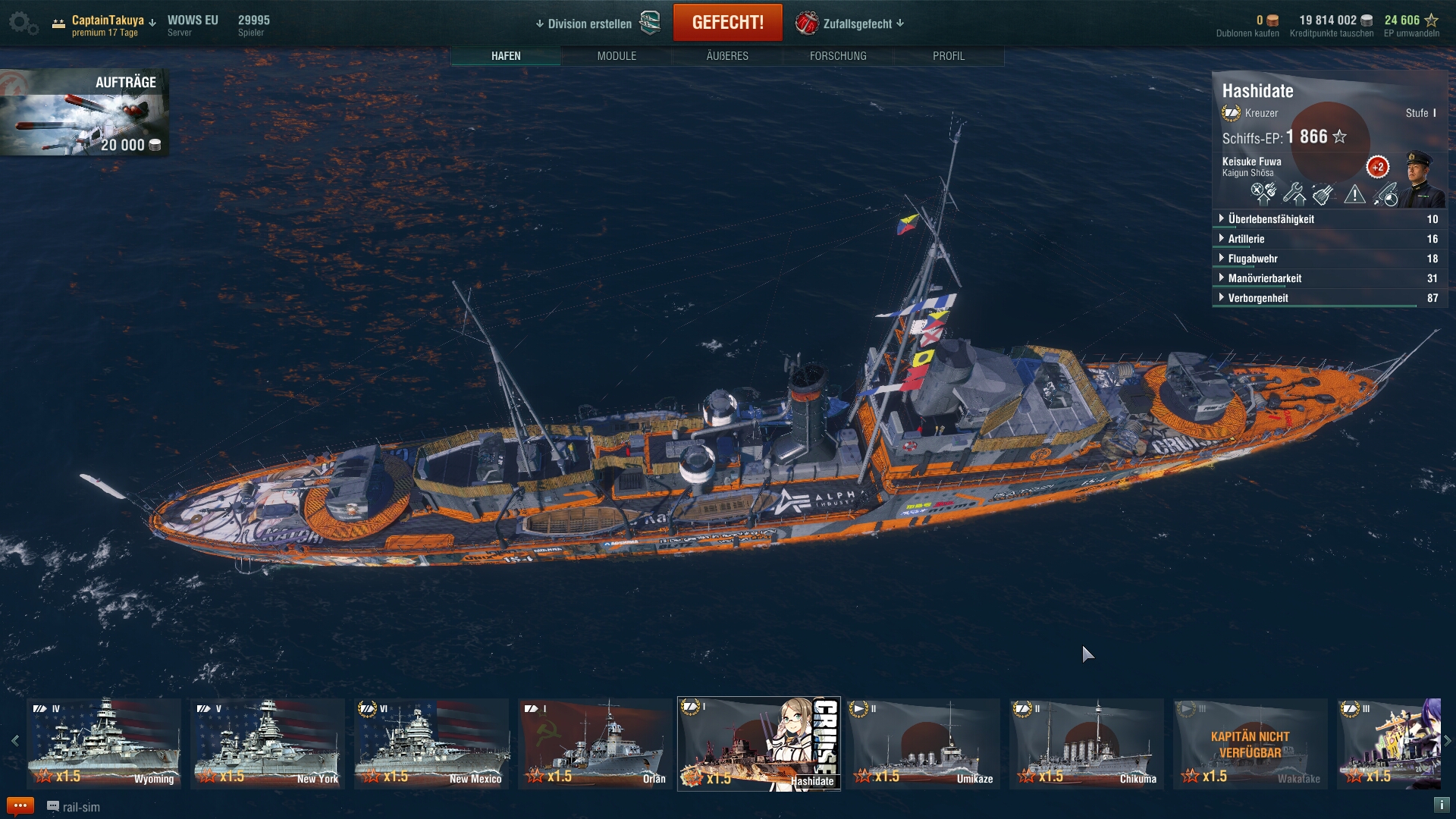
Task: Select the Chikuma ship card
Action: coord(1087,743)
